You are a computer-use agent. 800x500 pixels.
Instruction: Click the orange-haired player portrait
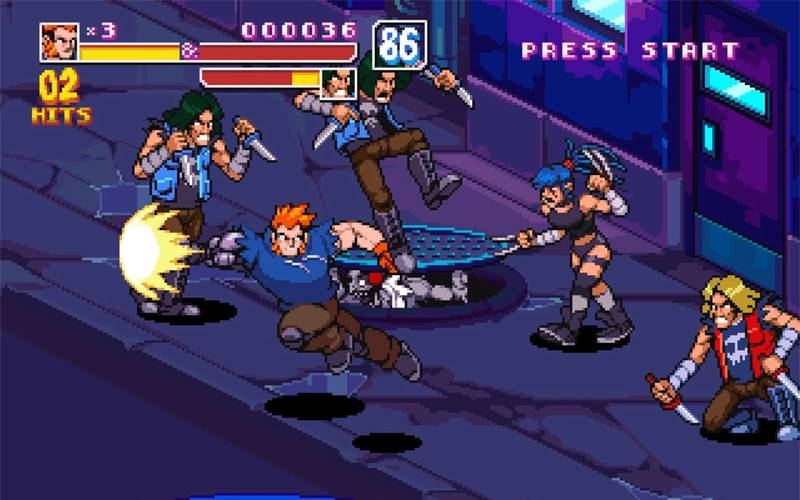click(59, 42)
